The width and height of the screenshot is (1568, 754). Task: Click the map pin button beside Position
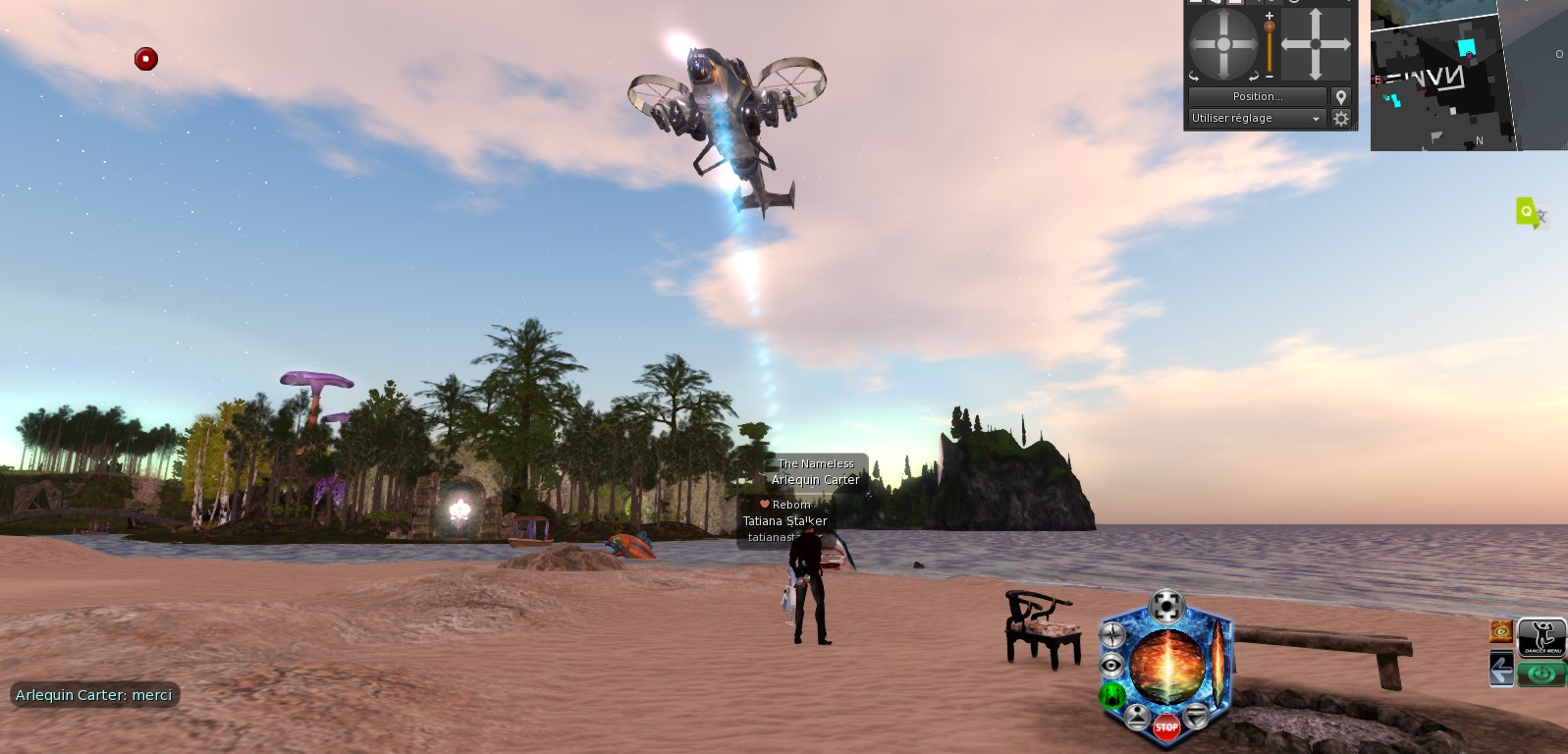[1341, 96]
